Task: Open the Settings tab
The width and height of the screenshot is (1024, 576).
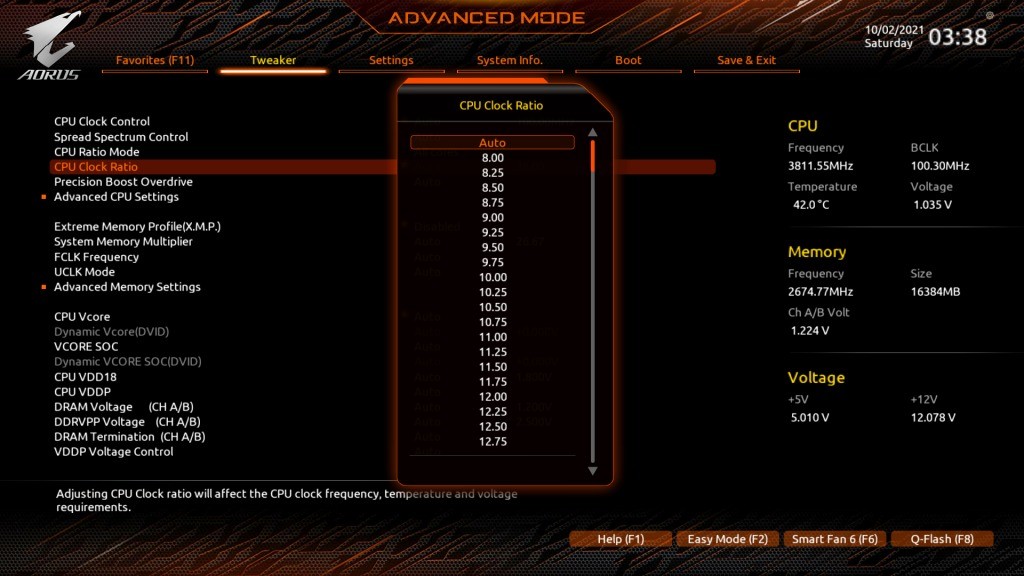Action: [x=391, y=60]
